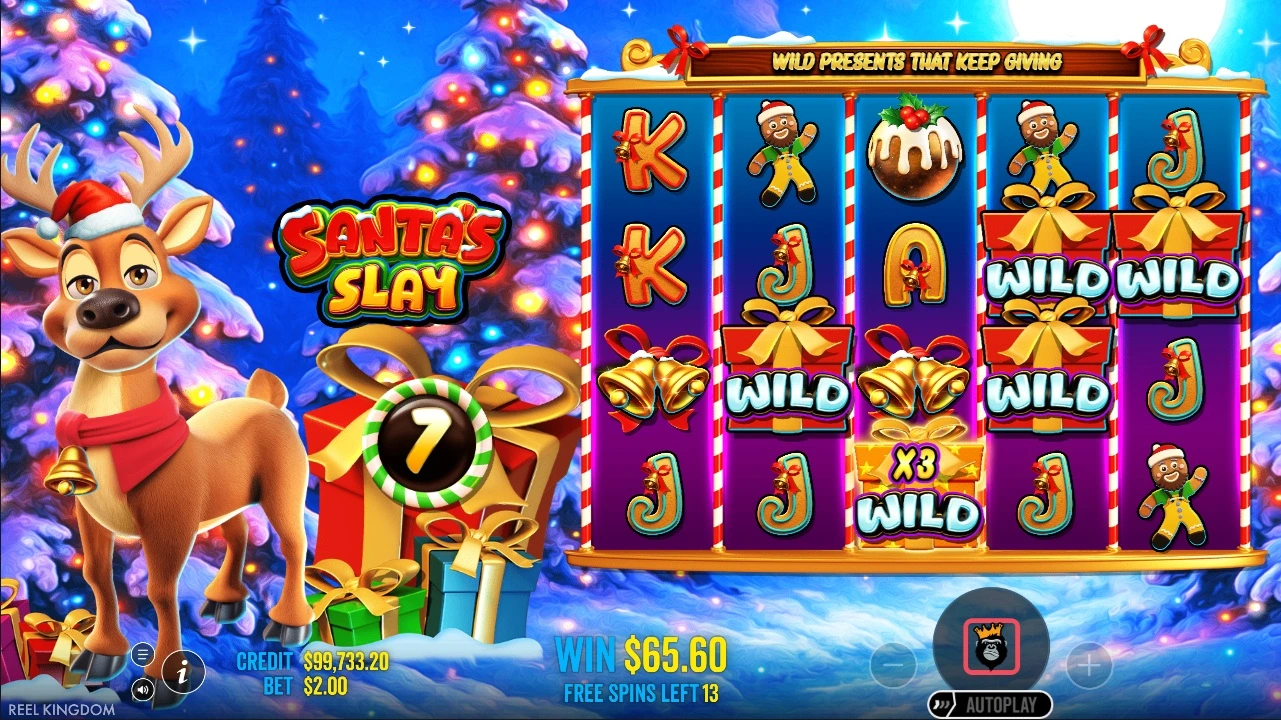Show the game info paytable
The image size is (1281, 720).
183,671
